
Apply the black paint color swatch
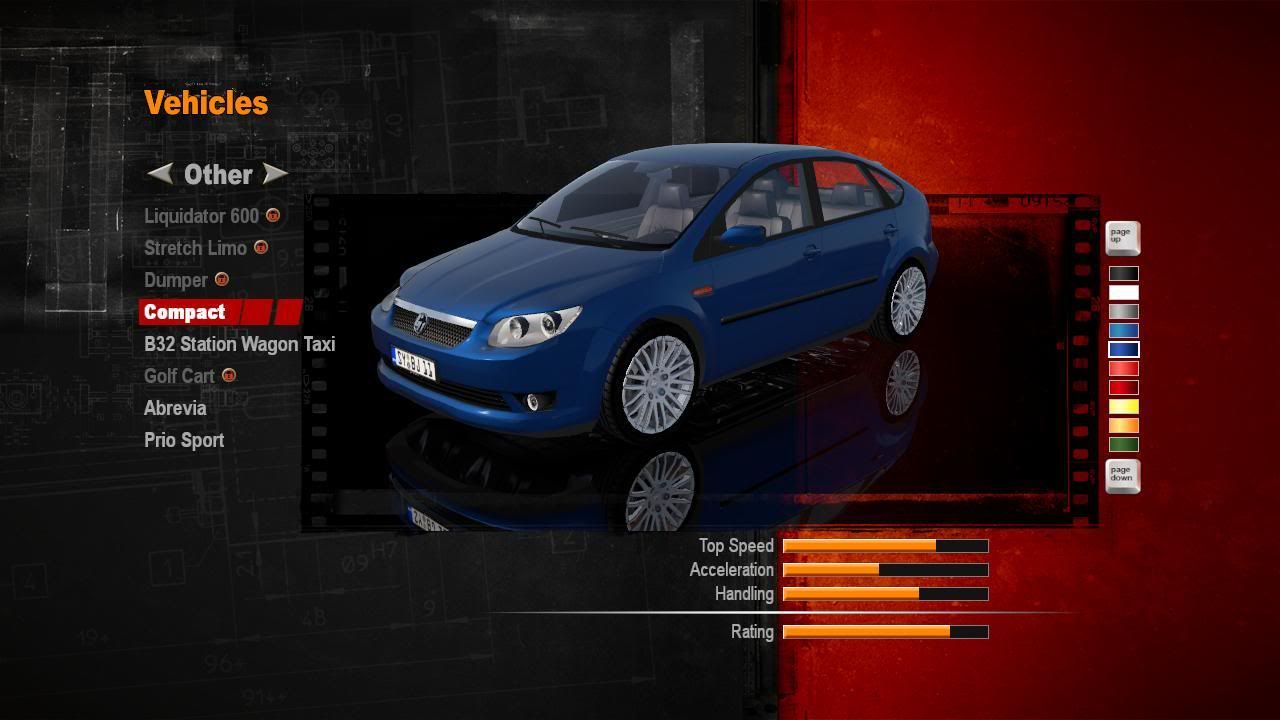point(1123,274)
